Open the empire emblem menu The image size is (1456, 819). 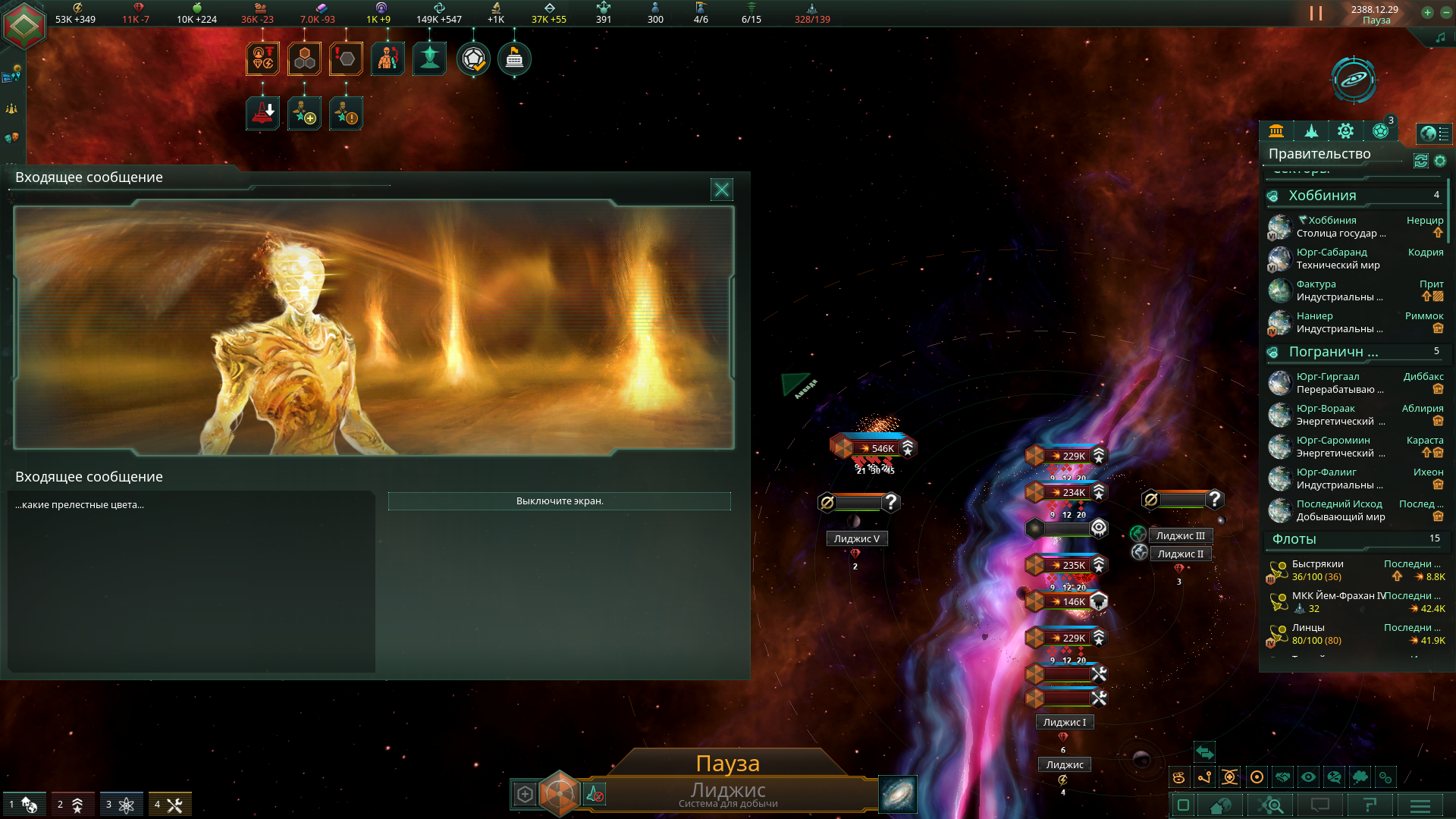24,26
